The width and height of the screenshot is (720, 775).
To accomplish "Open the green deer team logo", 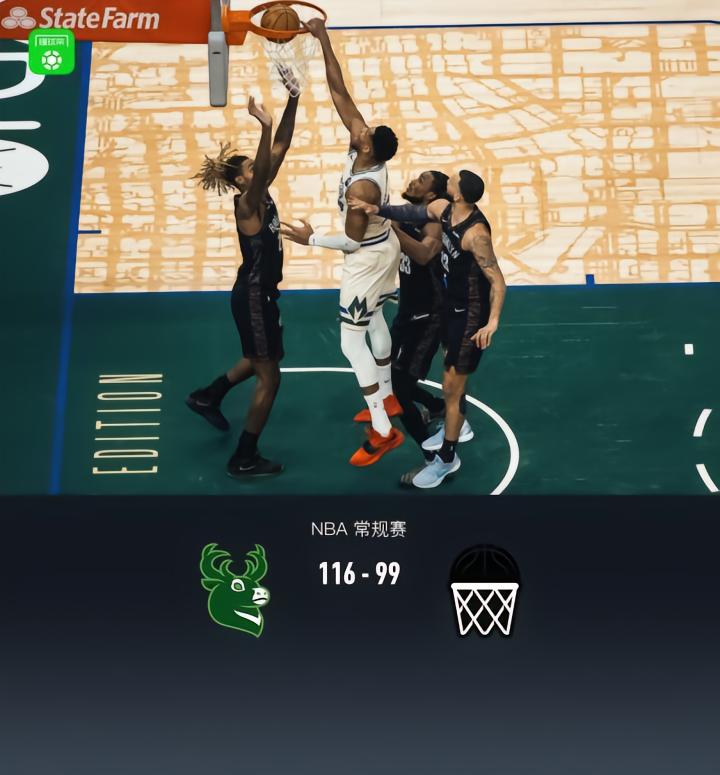I will (x=235, y=590).
